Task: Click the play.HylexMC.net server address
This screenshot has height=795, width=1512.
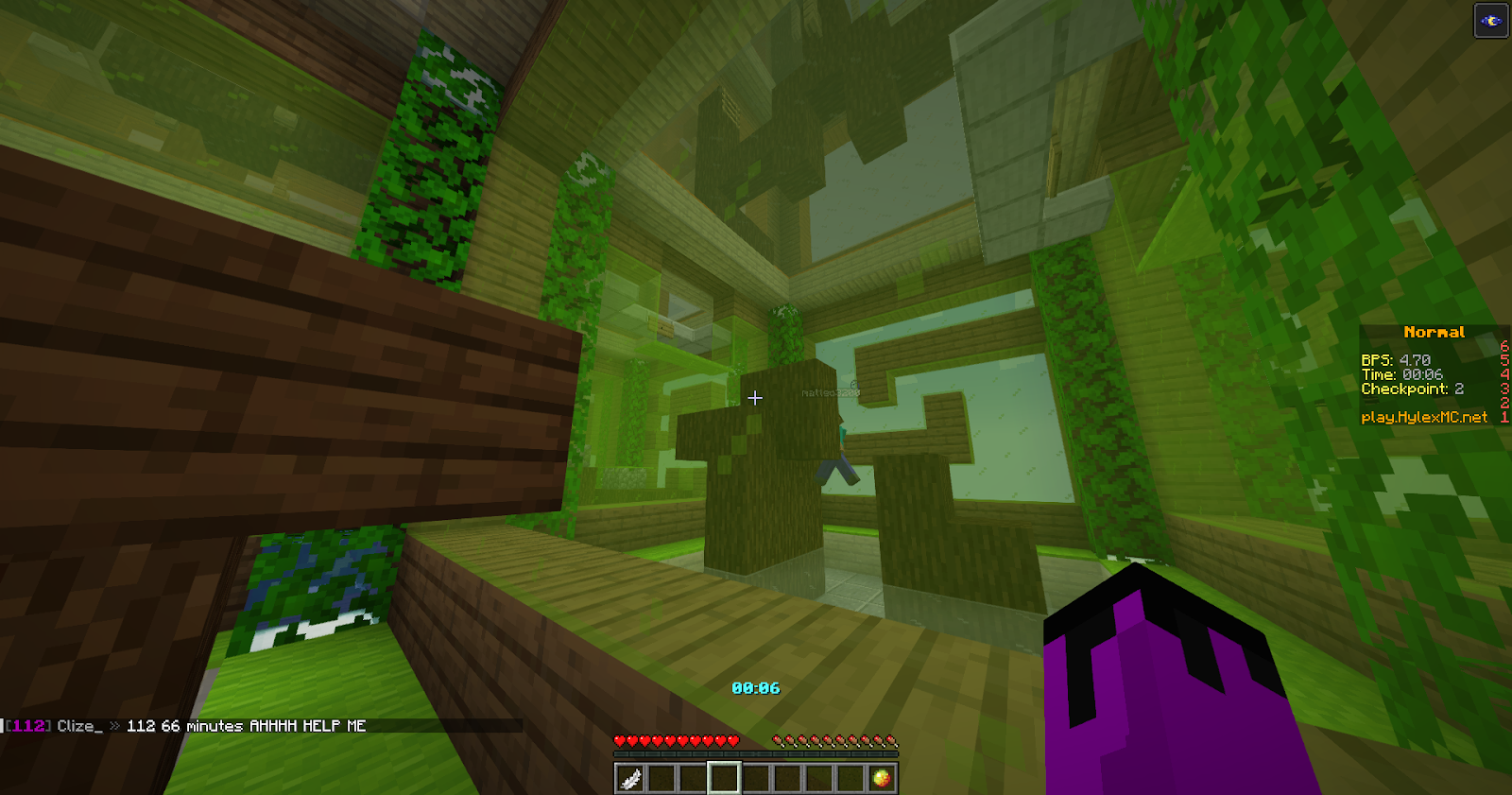Action: (1425, 417)
